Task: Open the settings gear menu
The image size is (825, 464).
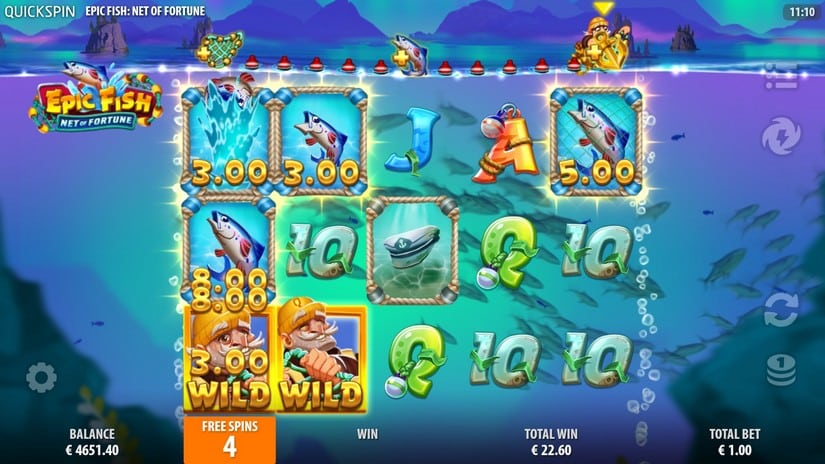Action: [41, 377]
